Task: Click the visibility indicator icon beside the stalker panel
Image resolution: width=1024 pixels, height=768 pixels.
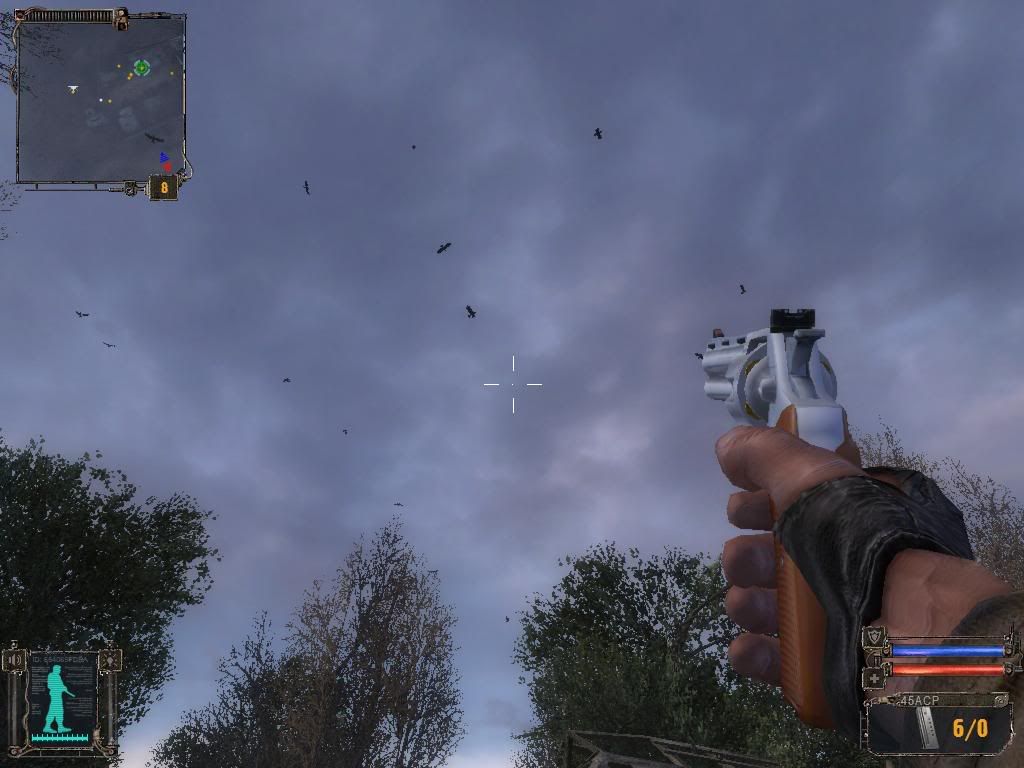Action: (x=109, y=660)
